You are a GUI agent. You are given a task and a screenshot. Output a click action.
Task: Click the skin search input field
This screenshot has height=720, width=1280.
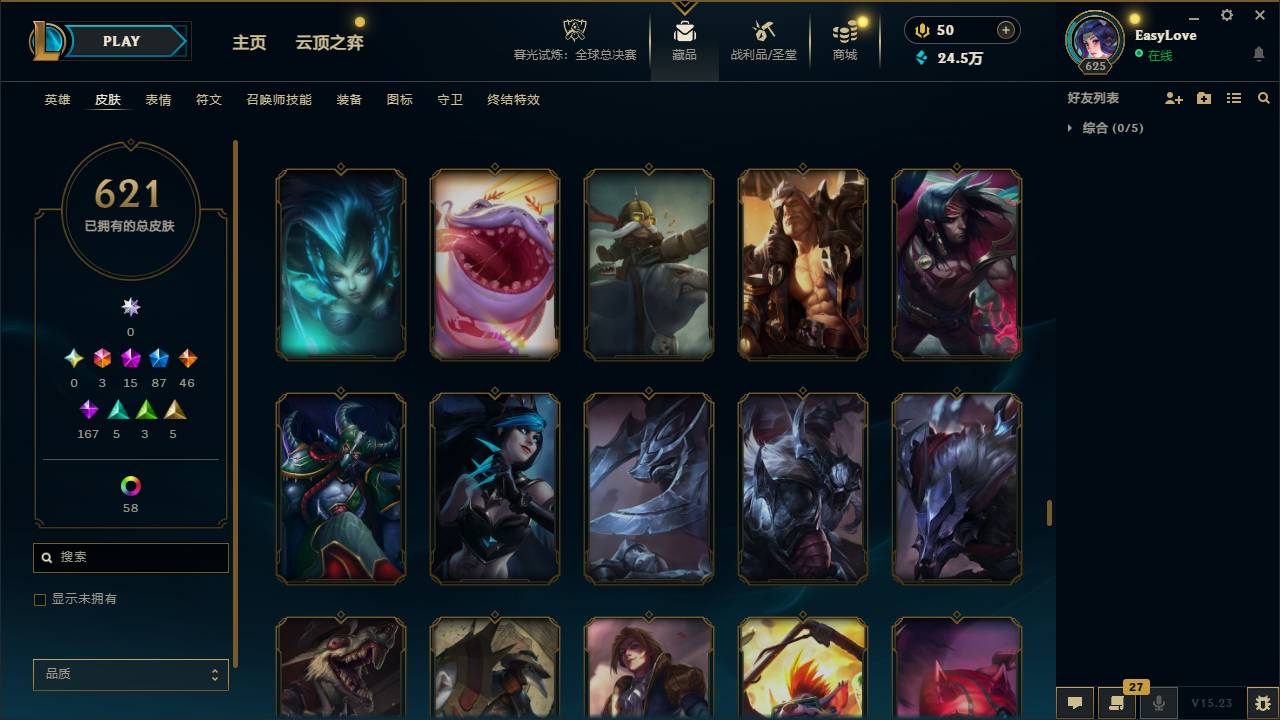[x=130, y=557]
